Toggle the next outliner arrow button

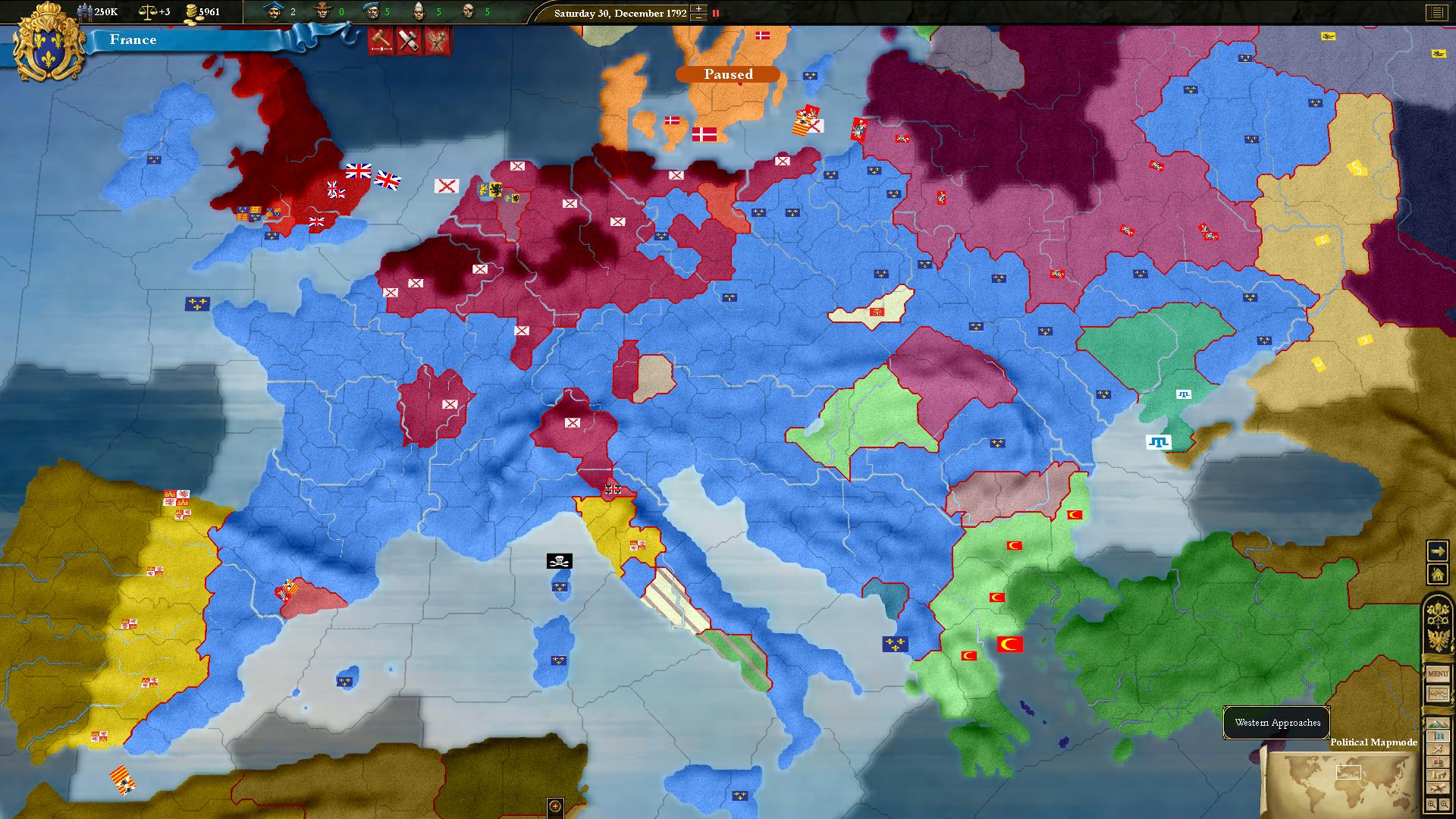coord(1438,551)
